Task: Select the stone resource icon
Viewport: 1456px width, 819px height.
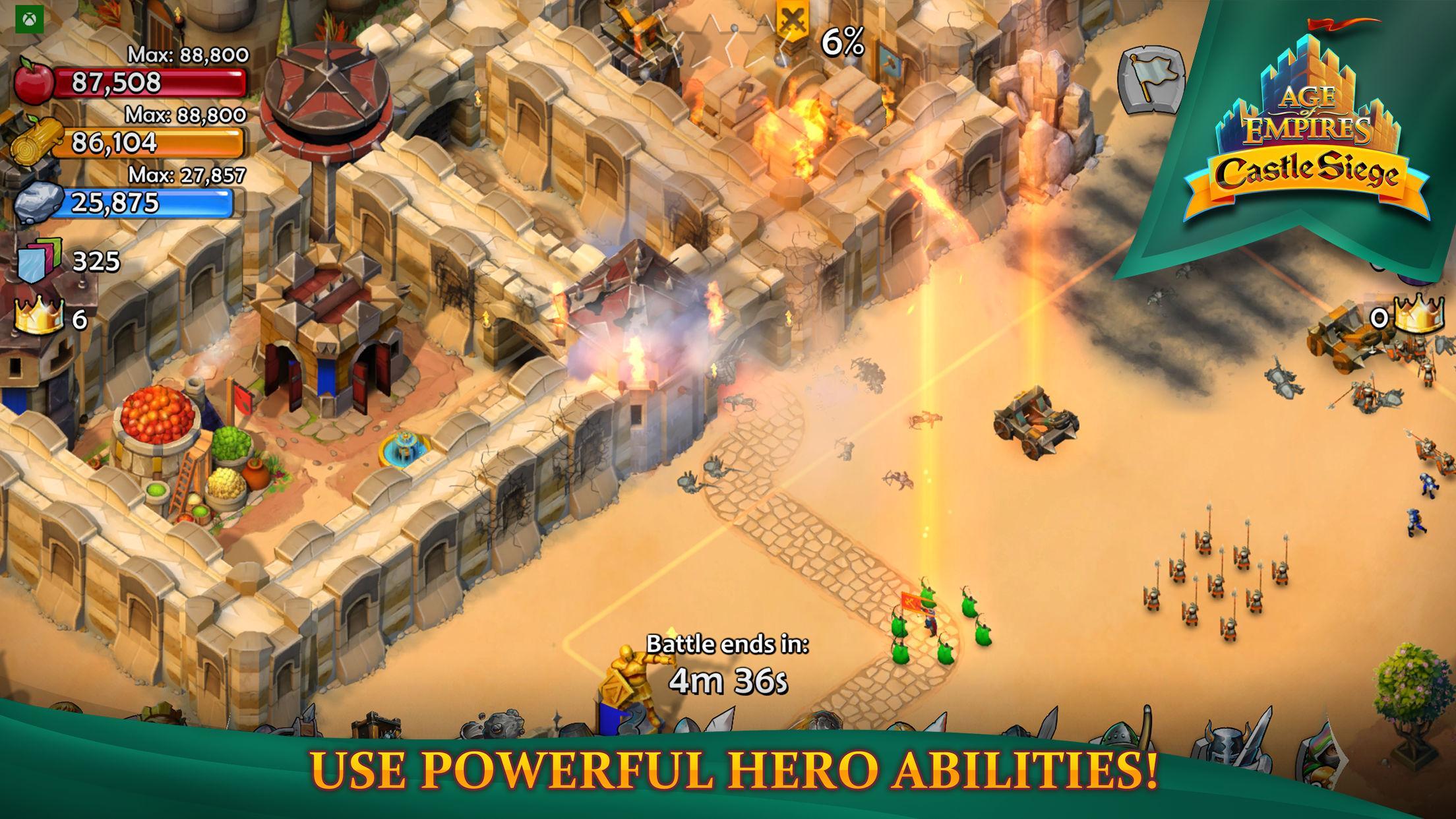Action: (40, 201)
